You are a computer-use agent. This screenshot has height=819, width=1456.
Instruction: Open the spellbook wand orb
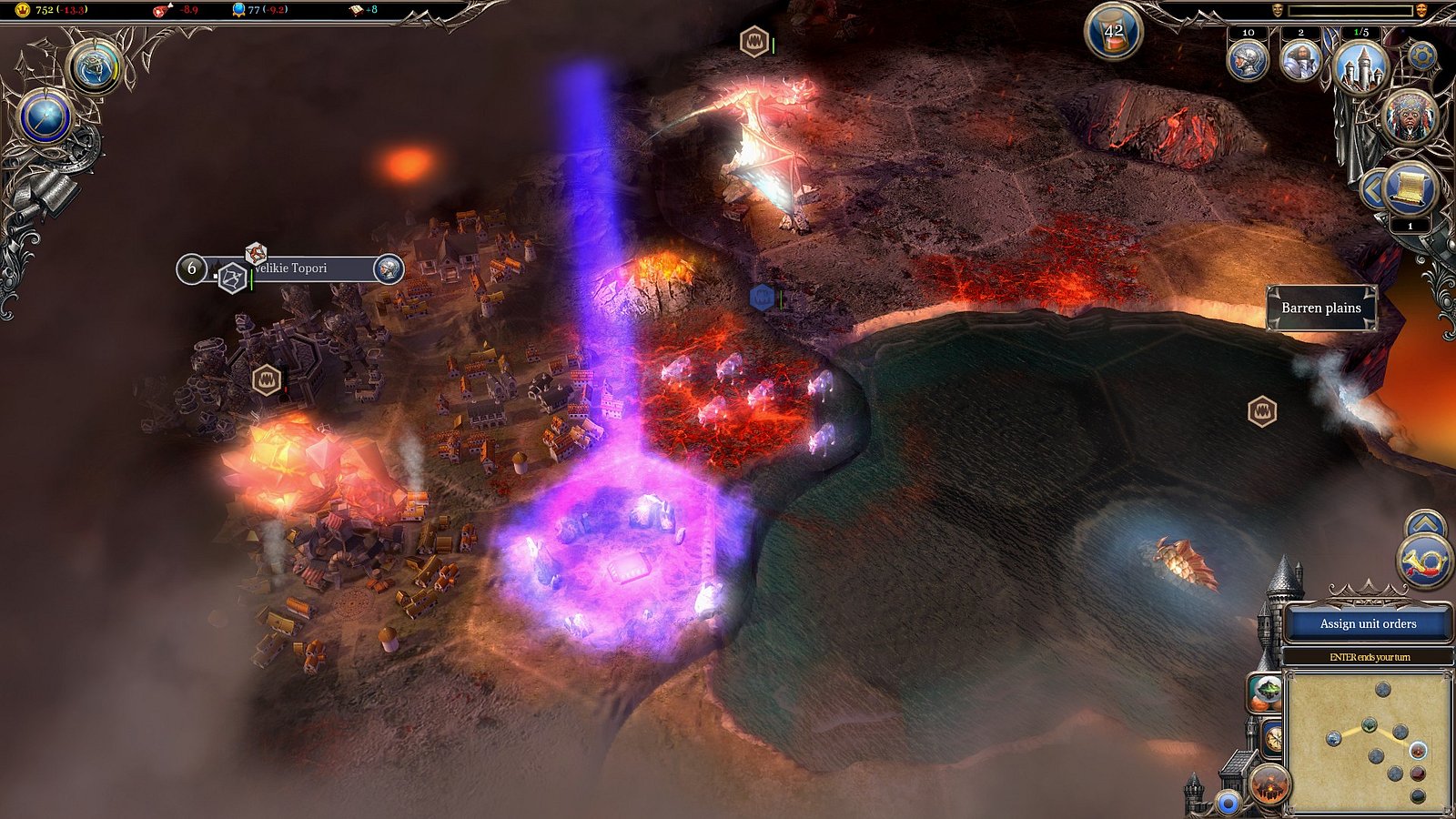coord(45,118)
